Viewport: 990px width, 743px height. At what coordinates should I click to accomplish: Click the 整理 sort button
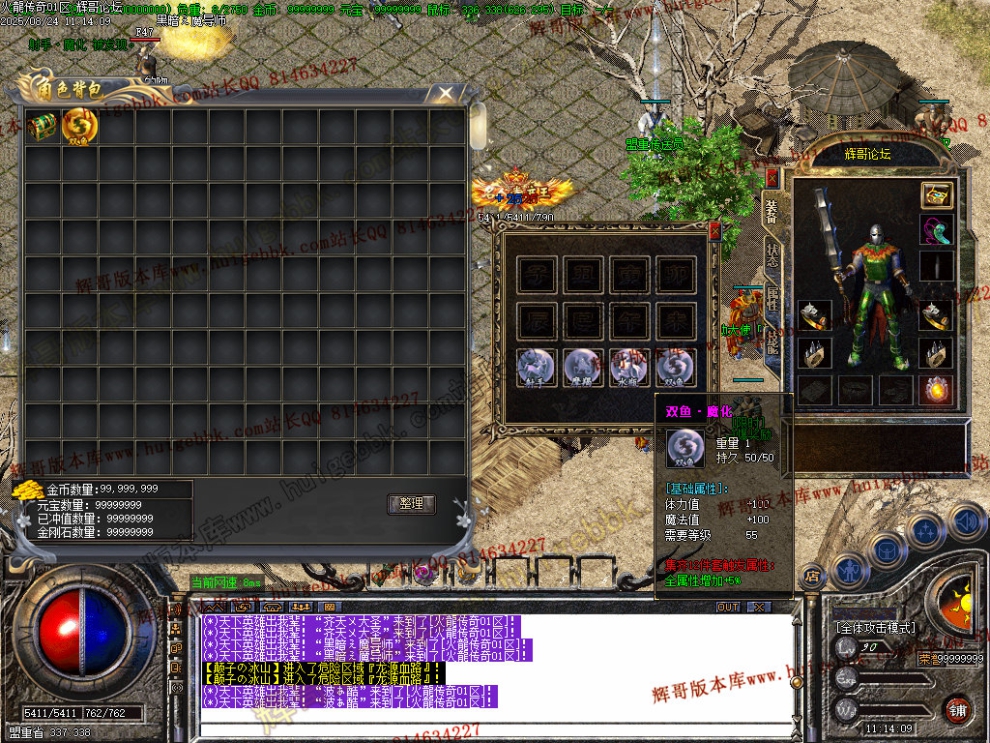coord(411,504)
